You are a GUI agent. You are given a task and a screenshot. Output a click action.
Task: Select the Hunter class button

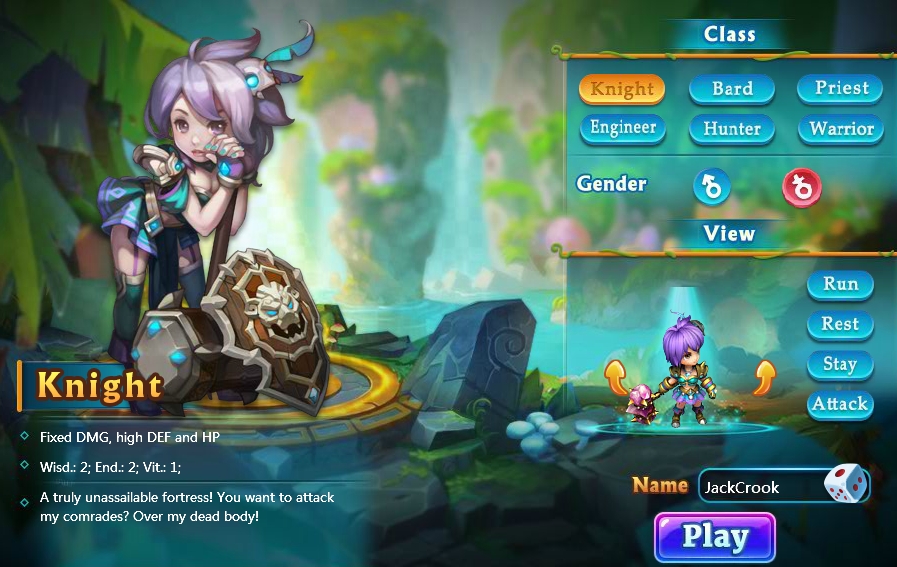[732, 129]
